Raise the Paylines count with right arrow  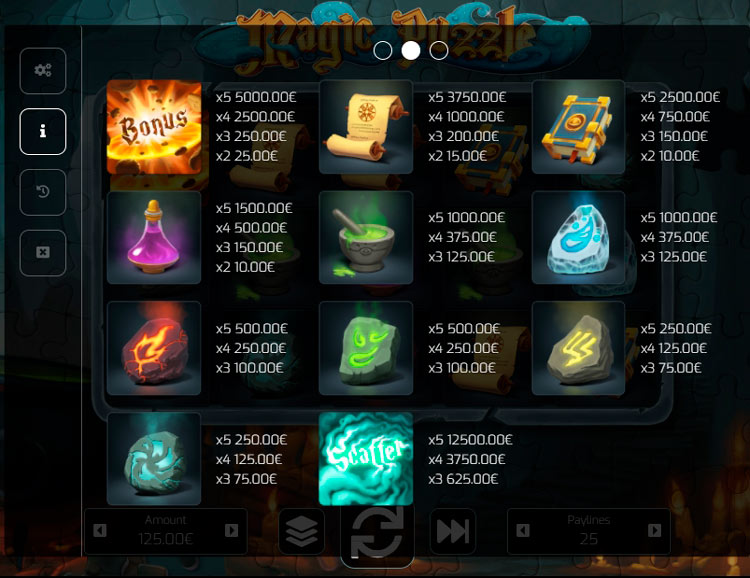pos(655,530)
